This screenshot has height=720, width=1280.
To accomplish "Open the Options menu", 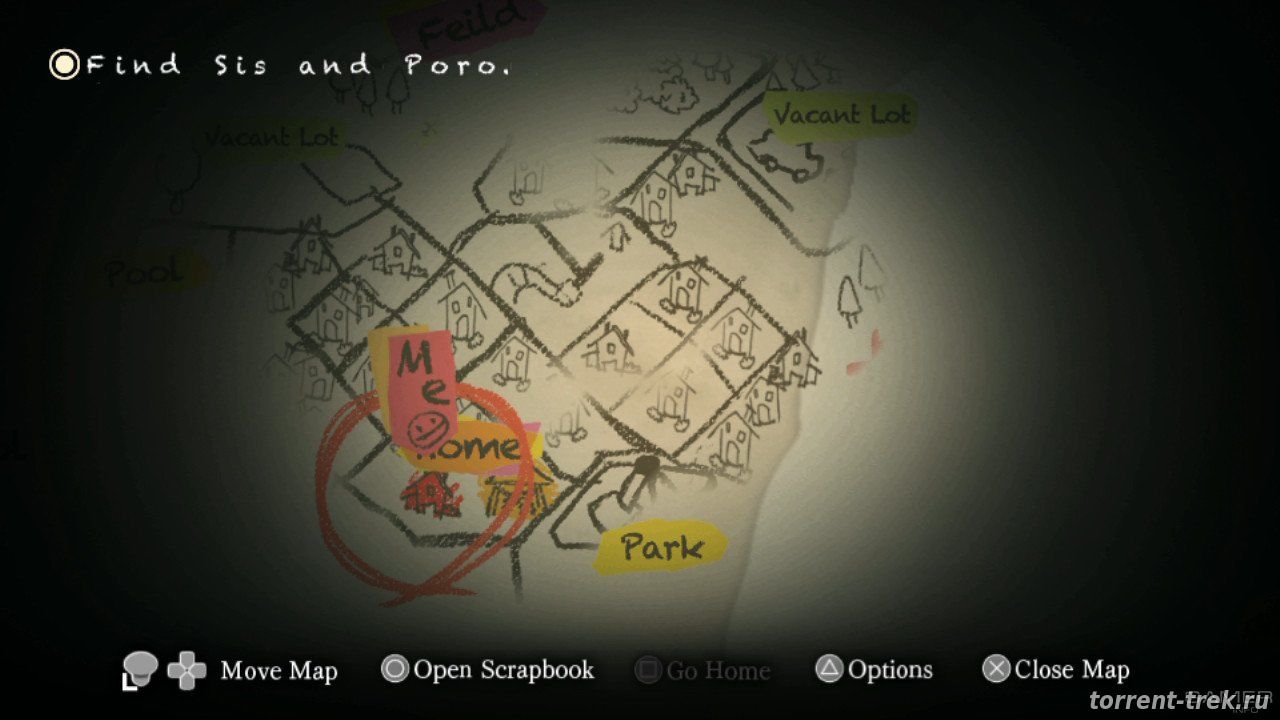I will point(875,670).
